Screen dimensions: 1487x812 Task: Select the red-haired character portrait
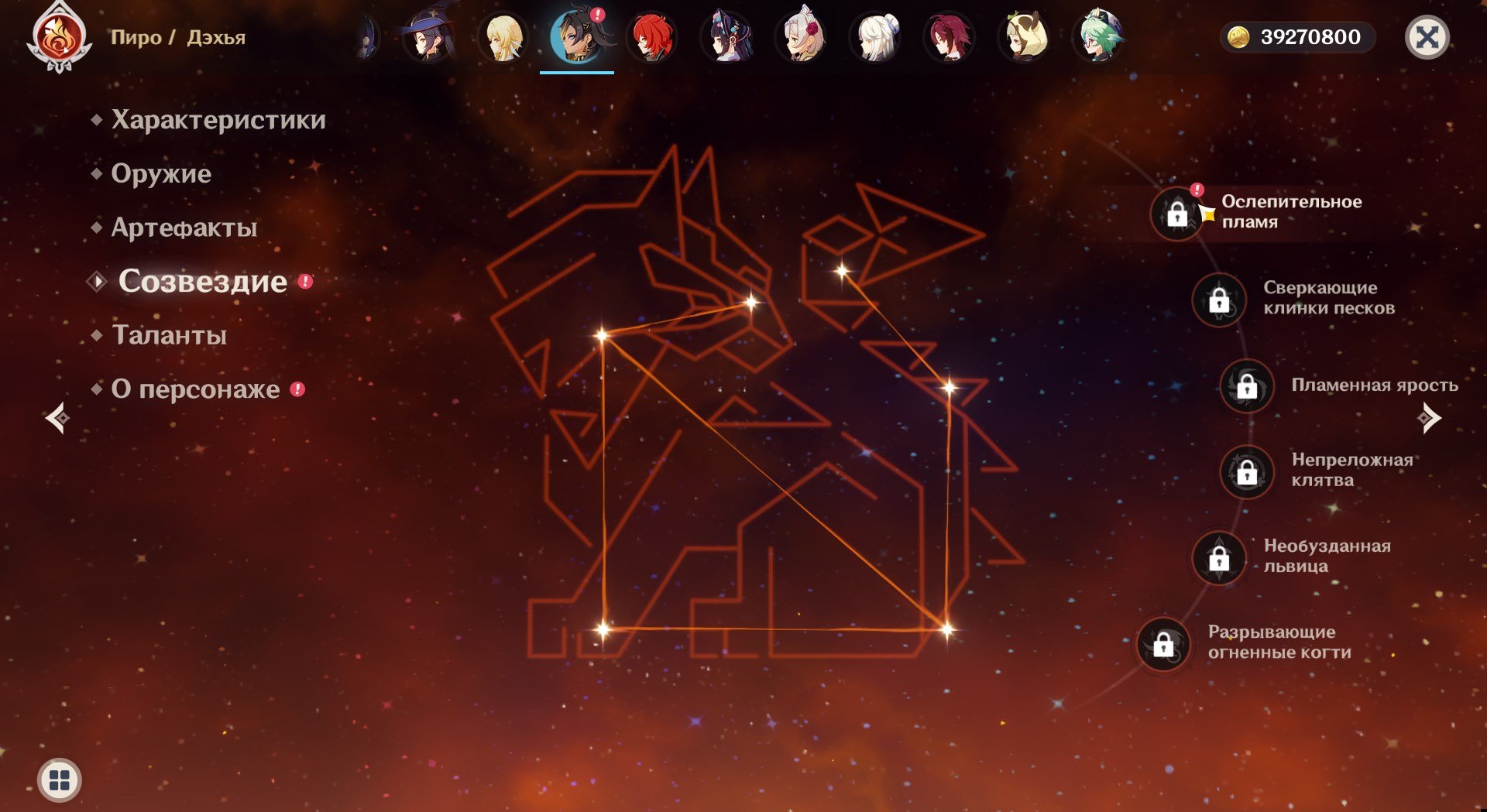click(652, 37)
